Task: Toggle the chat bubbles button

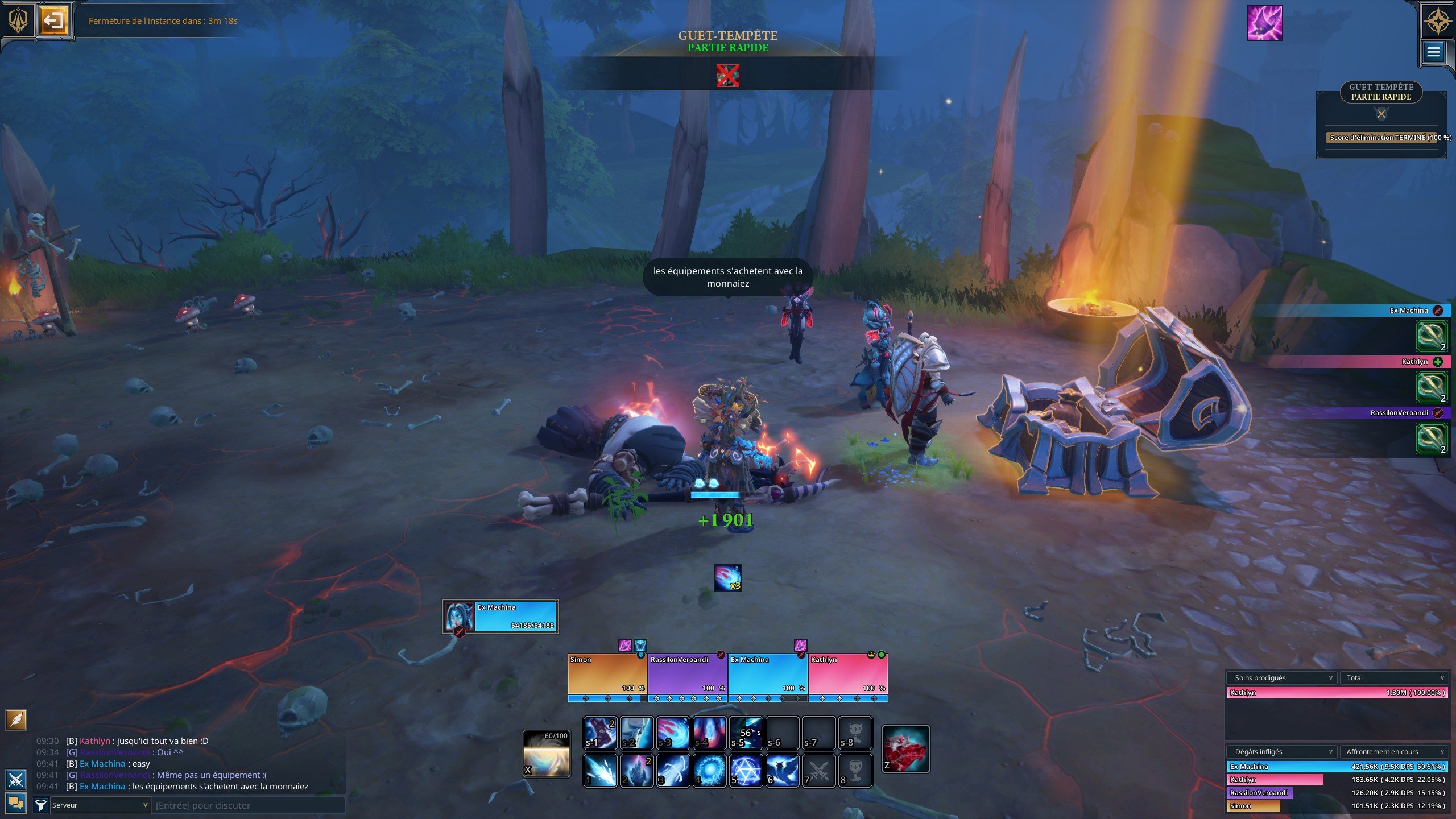Action: (x=16, y=803)
